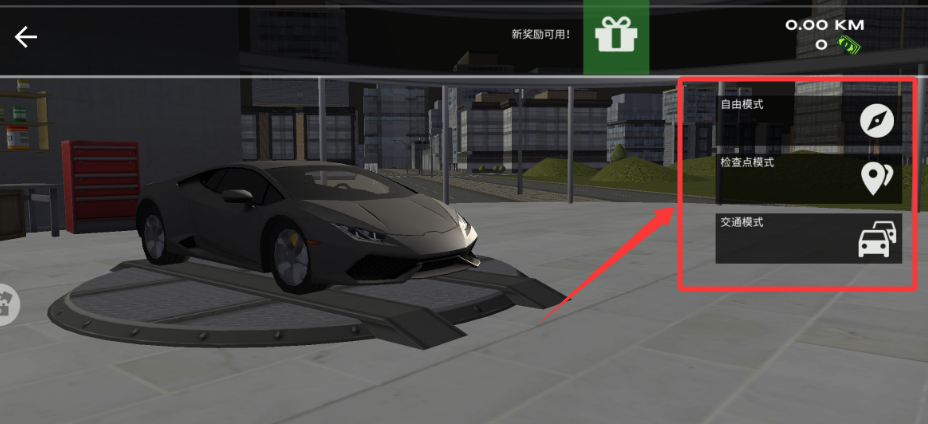Start 交通模式 traffic mode
The width and height of the screenshot is (928, 424).
808,238
